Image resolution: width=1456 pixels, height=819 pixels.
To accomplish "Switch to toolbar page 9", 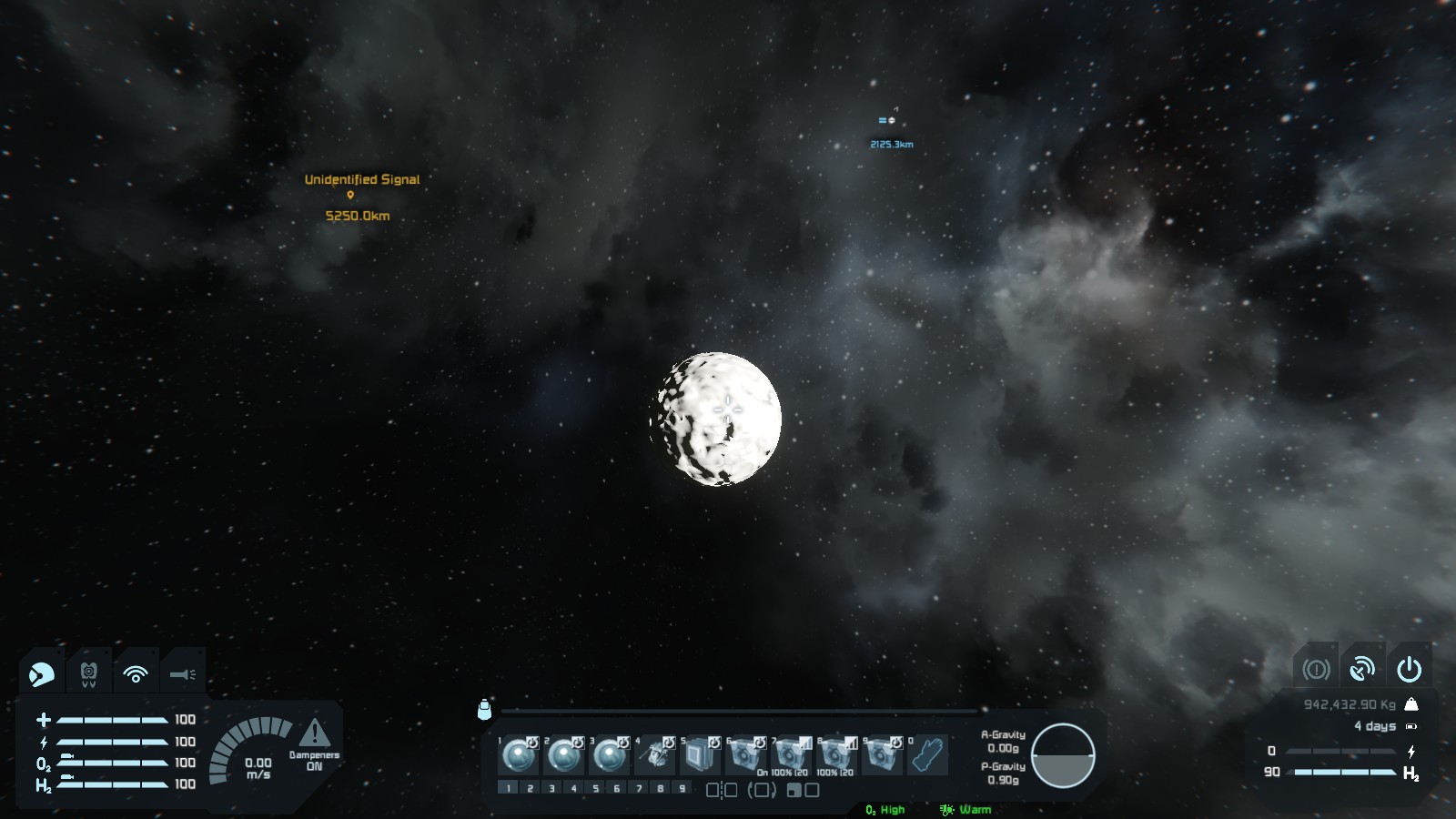I will tap(682, 788).
